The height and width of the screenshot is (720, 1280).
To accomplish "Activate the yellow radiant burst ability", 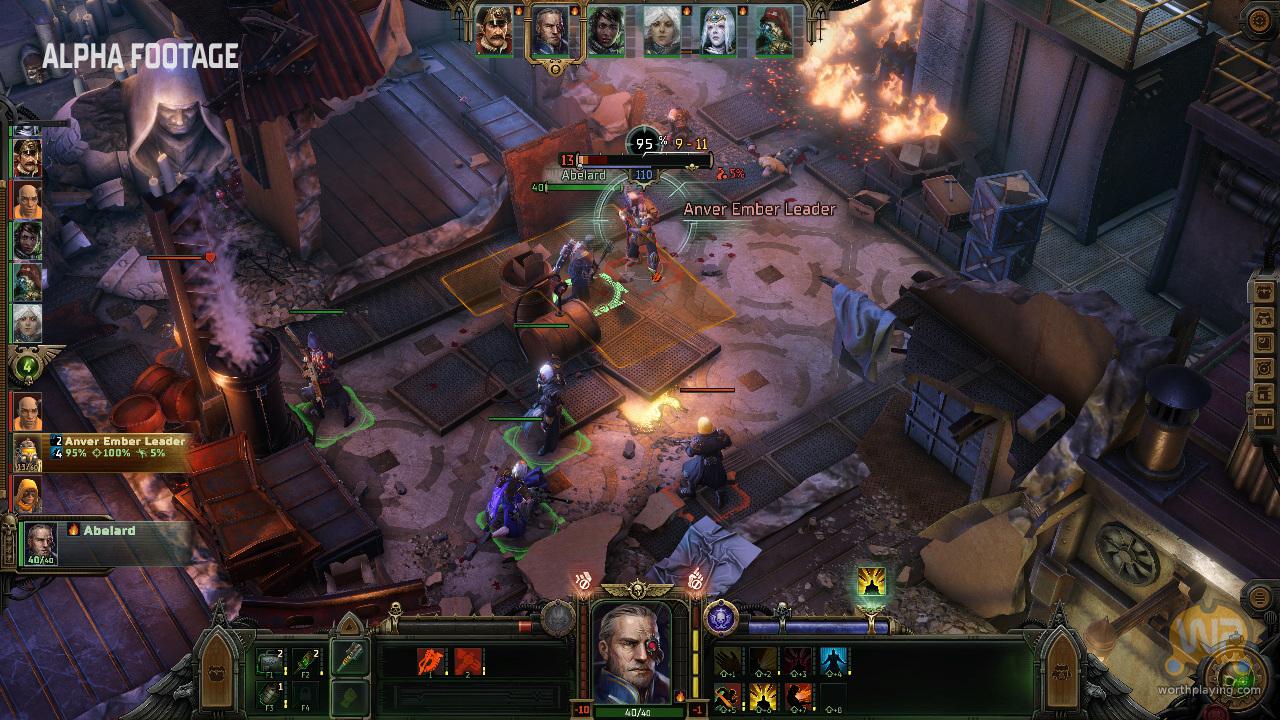I will pos(763,694).
